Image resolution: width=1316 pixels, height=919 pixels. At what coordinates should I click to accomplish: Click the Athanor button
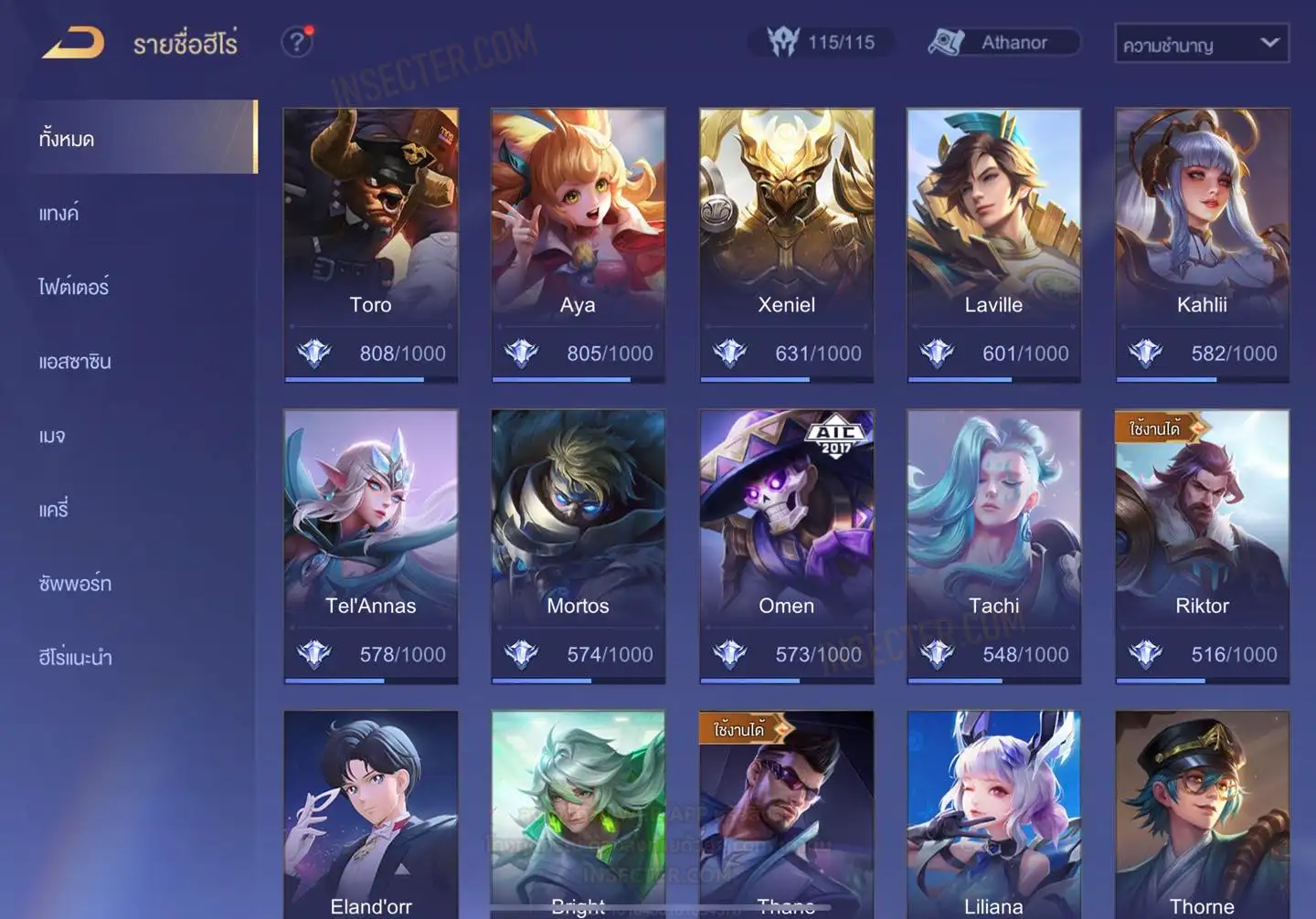[1003, 43]
